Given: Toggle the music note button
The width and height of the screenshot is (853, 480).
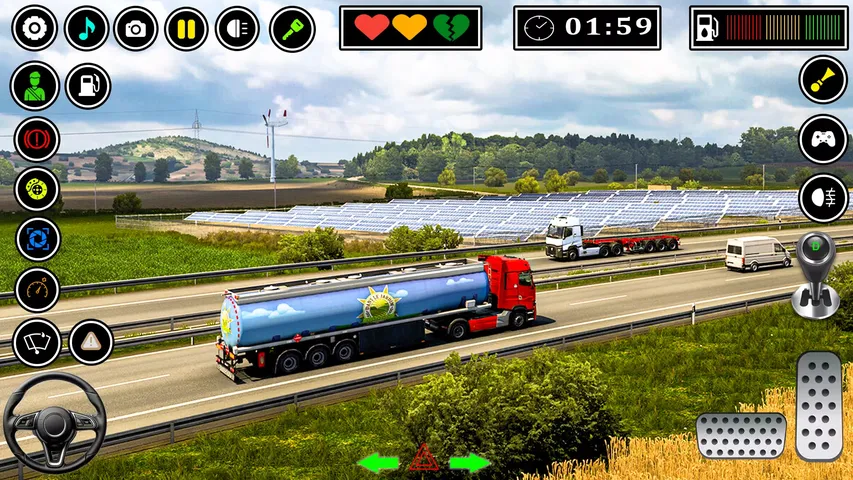Looking at the screenshot, I should (86, 29).
